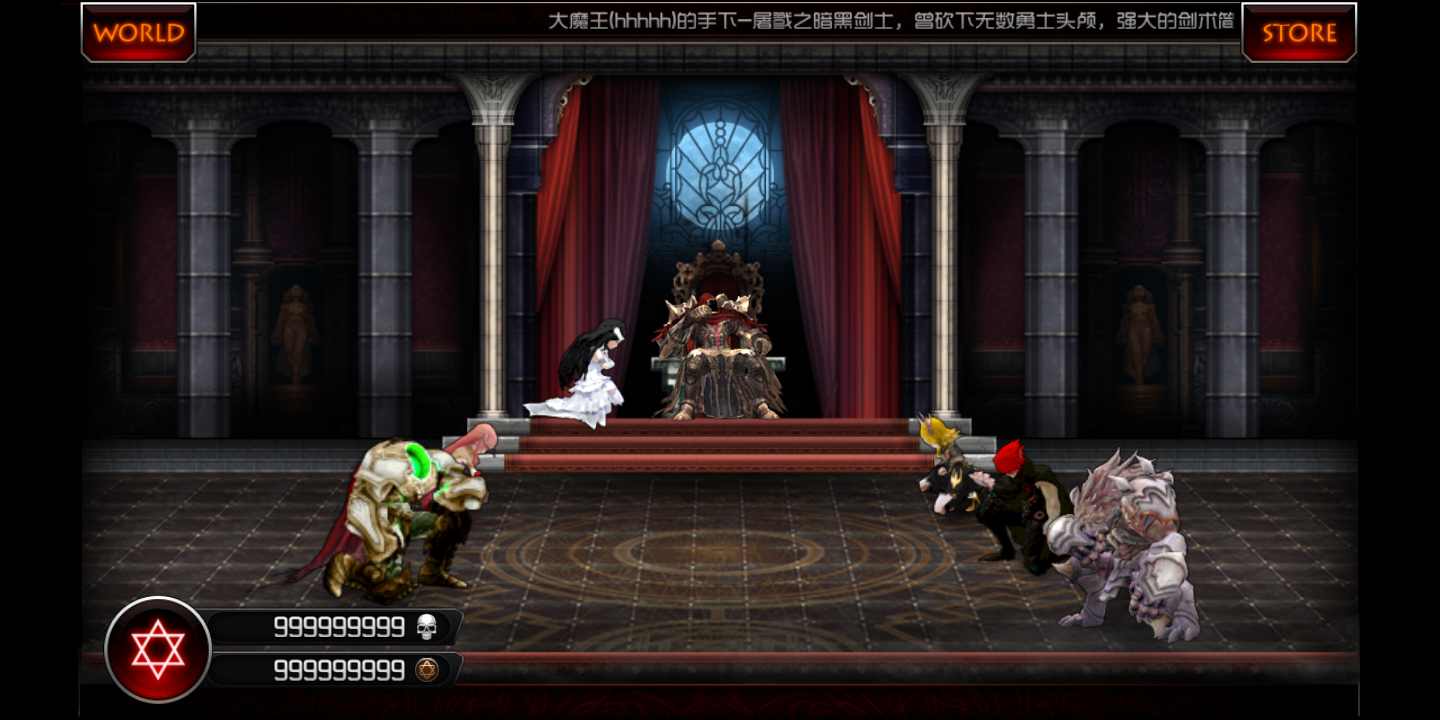This screenshot has height=720, width=1440.
Task: Open the STORE screen
Action: coord(1298,33)
